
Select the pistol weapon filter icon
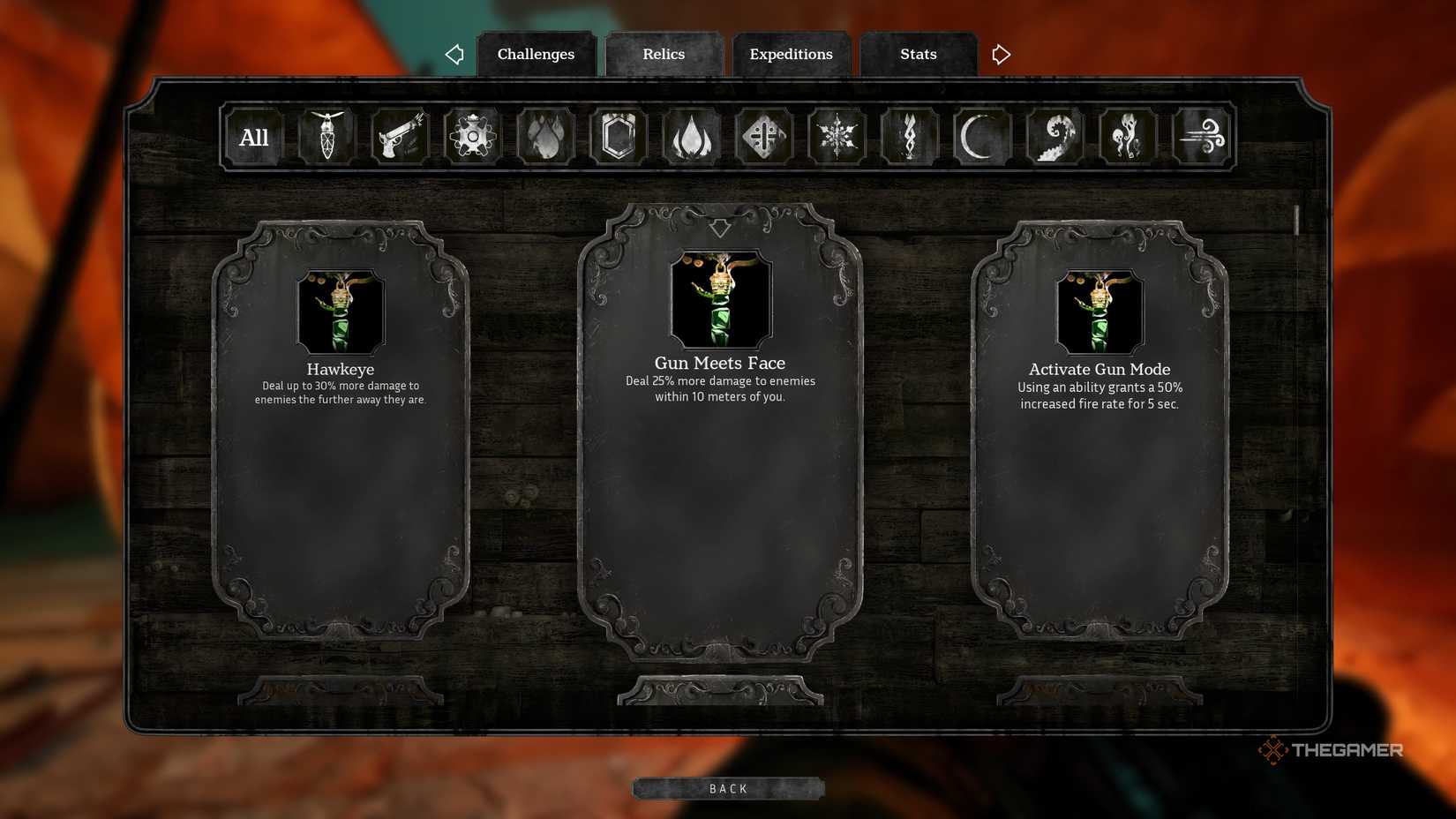399,136
